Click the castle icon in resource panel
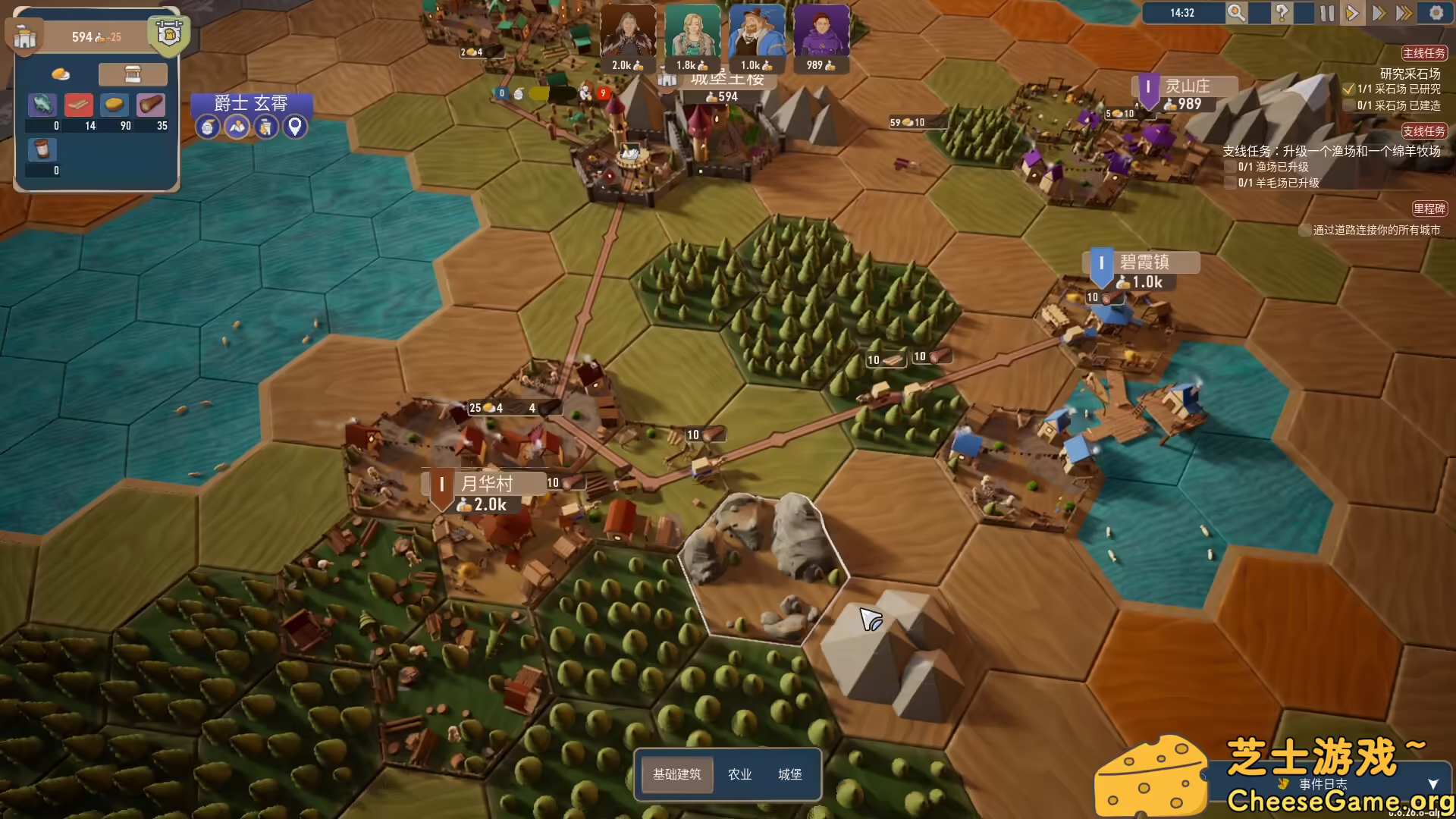This screenshot has width=1456, height=819. (25, 38)
